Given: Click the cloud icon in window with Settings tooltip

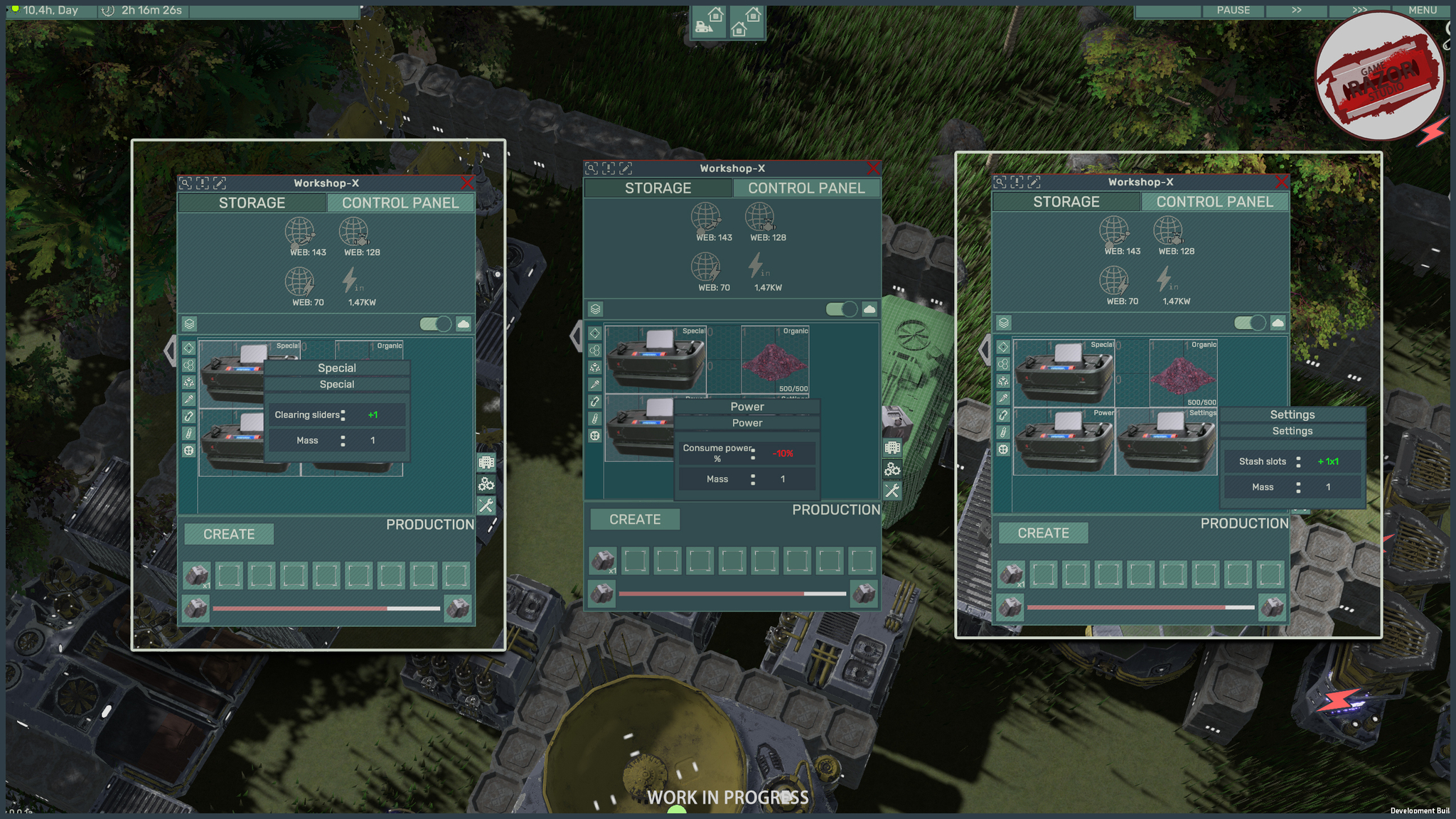Looking at the screenshot, I should coord(1278,323).
